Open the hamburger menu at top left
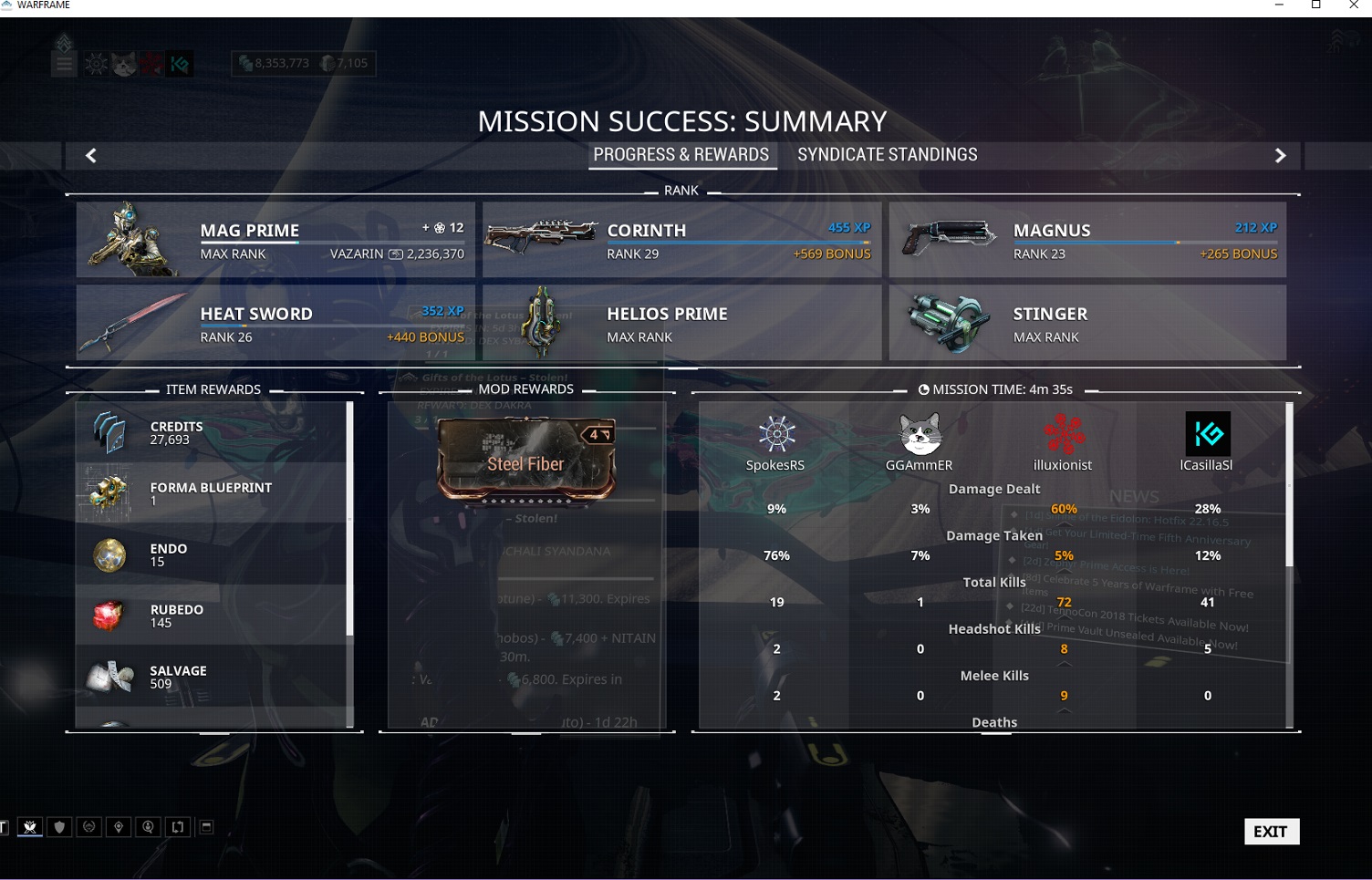 pyautogui.click(x=64, y=65)
